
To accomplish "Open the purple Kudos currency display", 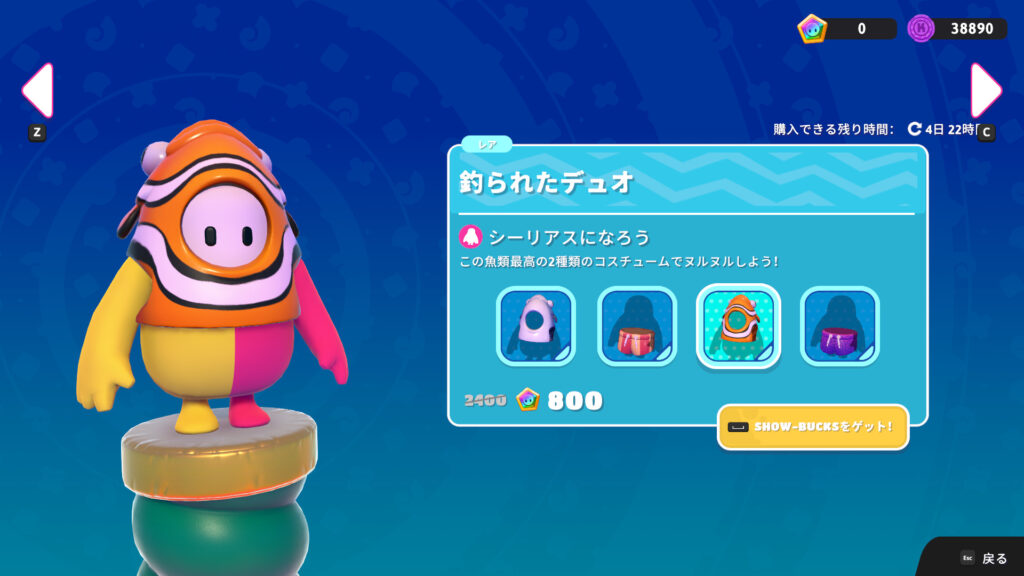I will pos(957,28).
